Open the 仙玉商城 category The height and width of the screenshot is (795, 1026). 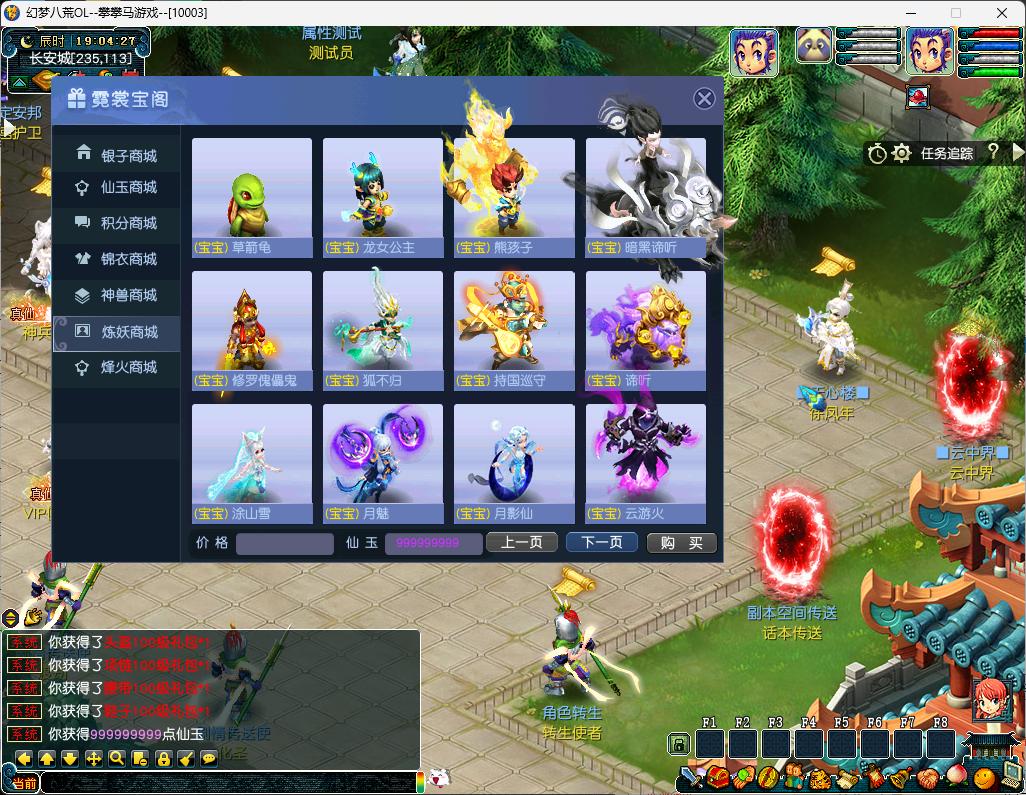click(x=117, y=187)
